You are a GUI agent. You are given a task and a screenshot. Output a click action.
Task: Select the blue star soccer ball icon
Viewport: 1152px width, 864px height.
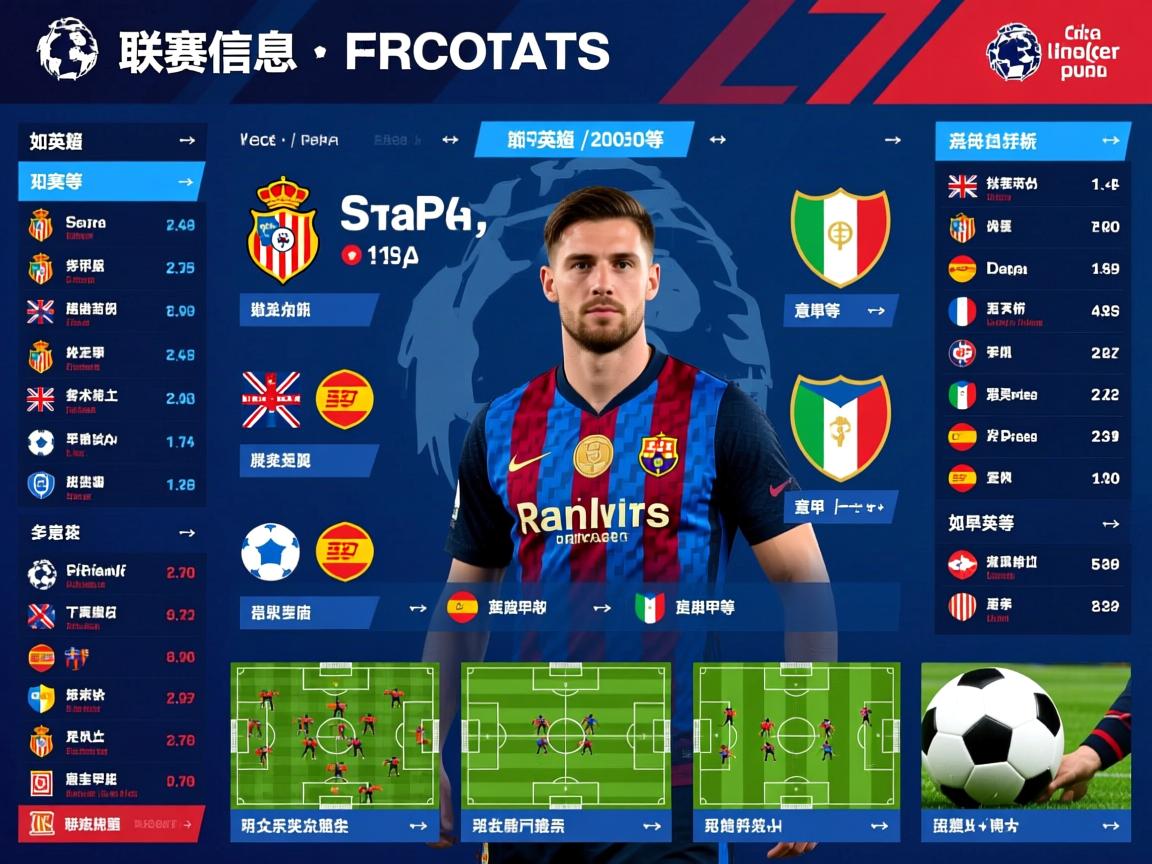click(270, 552)
